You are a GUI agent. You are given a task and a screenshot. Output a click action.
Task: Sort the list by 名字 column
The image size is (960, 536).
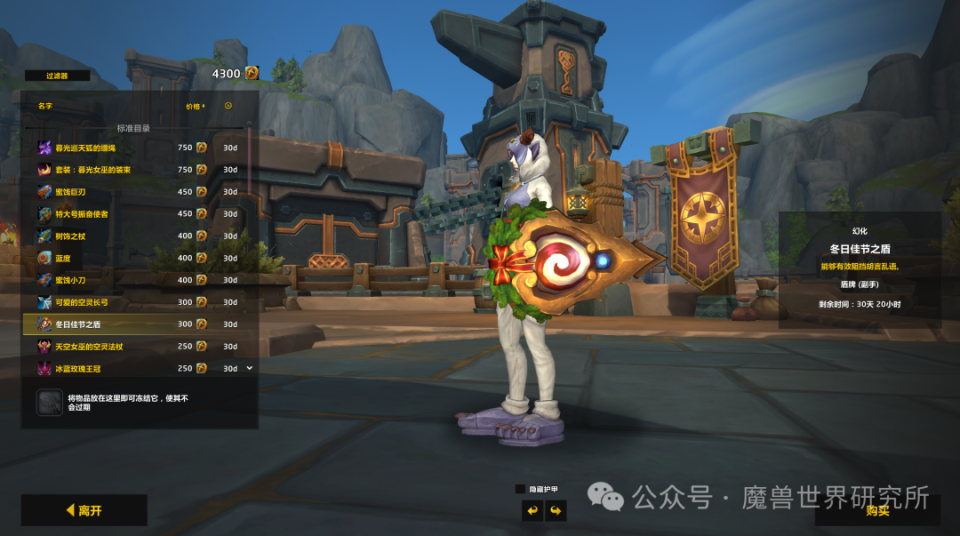pyautogui.click(x=45, y=105)
